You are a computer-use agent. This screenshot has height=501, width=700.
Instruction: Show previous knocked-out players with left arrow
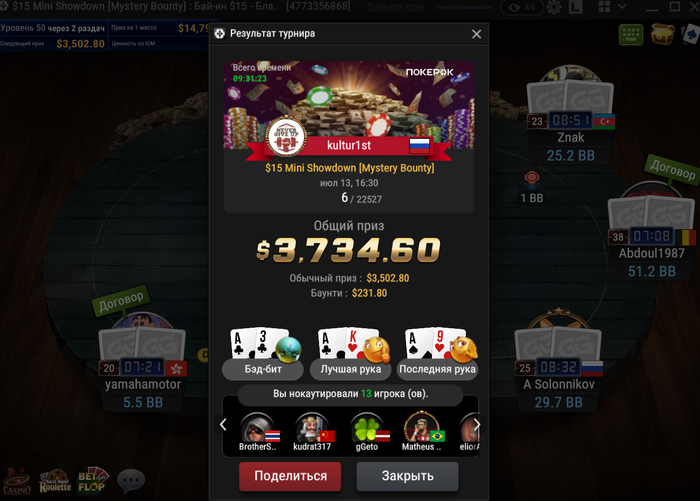click(x=223, y=425)
